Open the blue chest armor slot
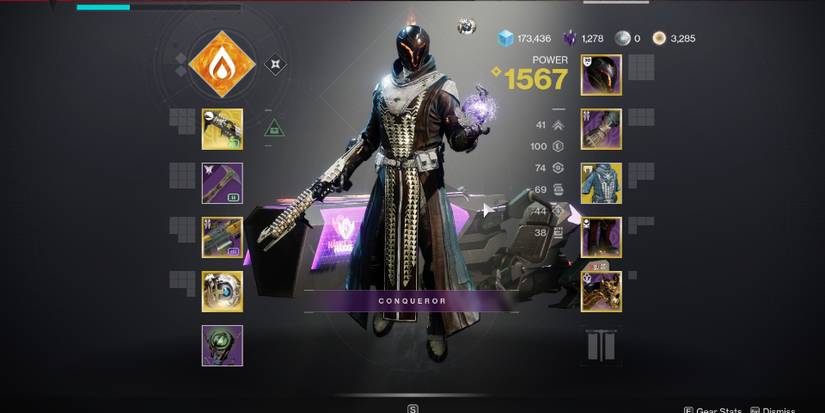Viewport: 825px width, 413px height. pyautogui.click(x=601, y=183)
